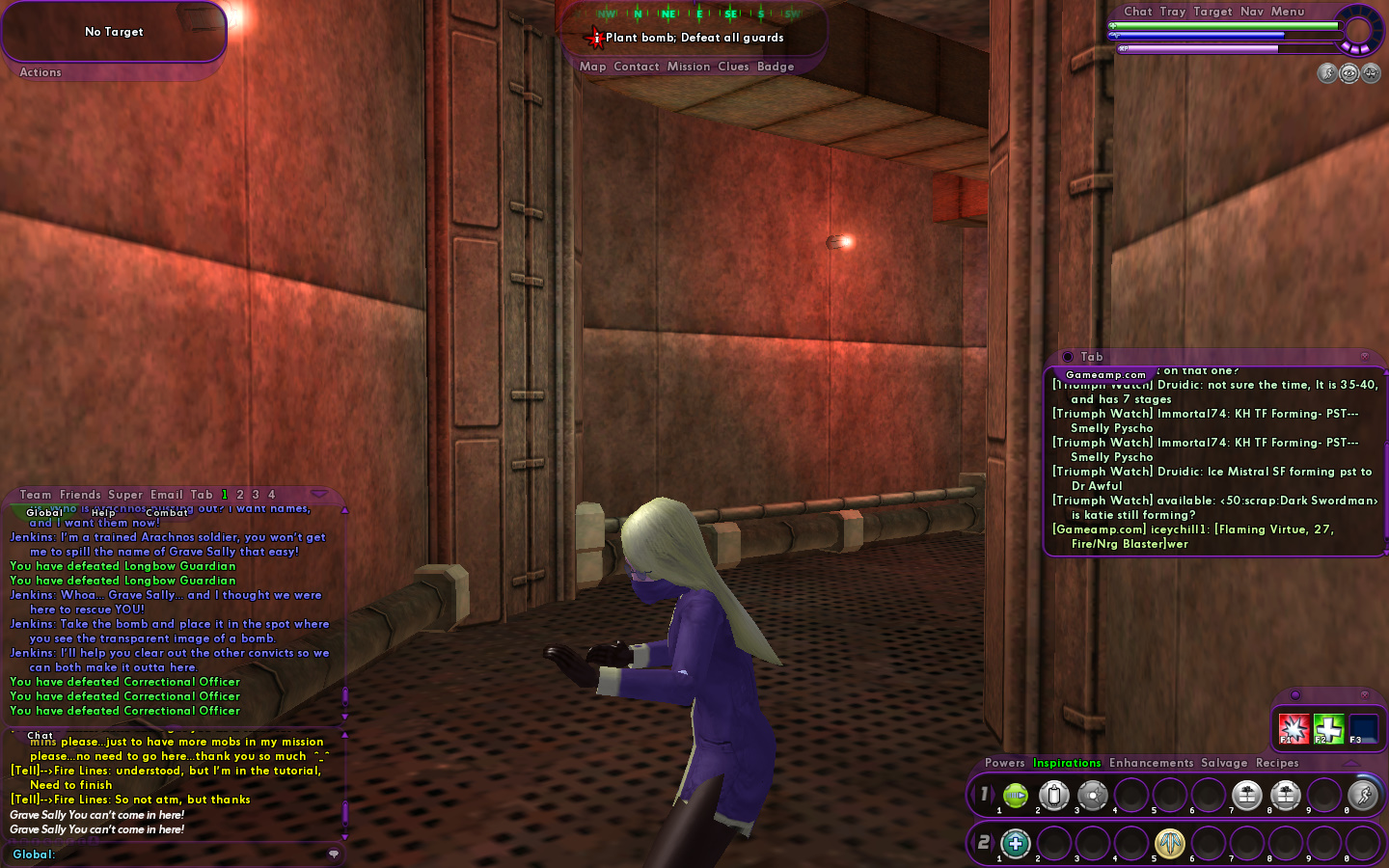Open the Menu from the status bar
1389x868 pixels.
[x=1287, y=12]
